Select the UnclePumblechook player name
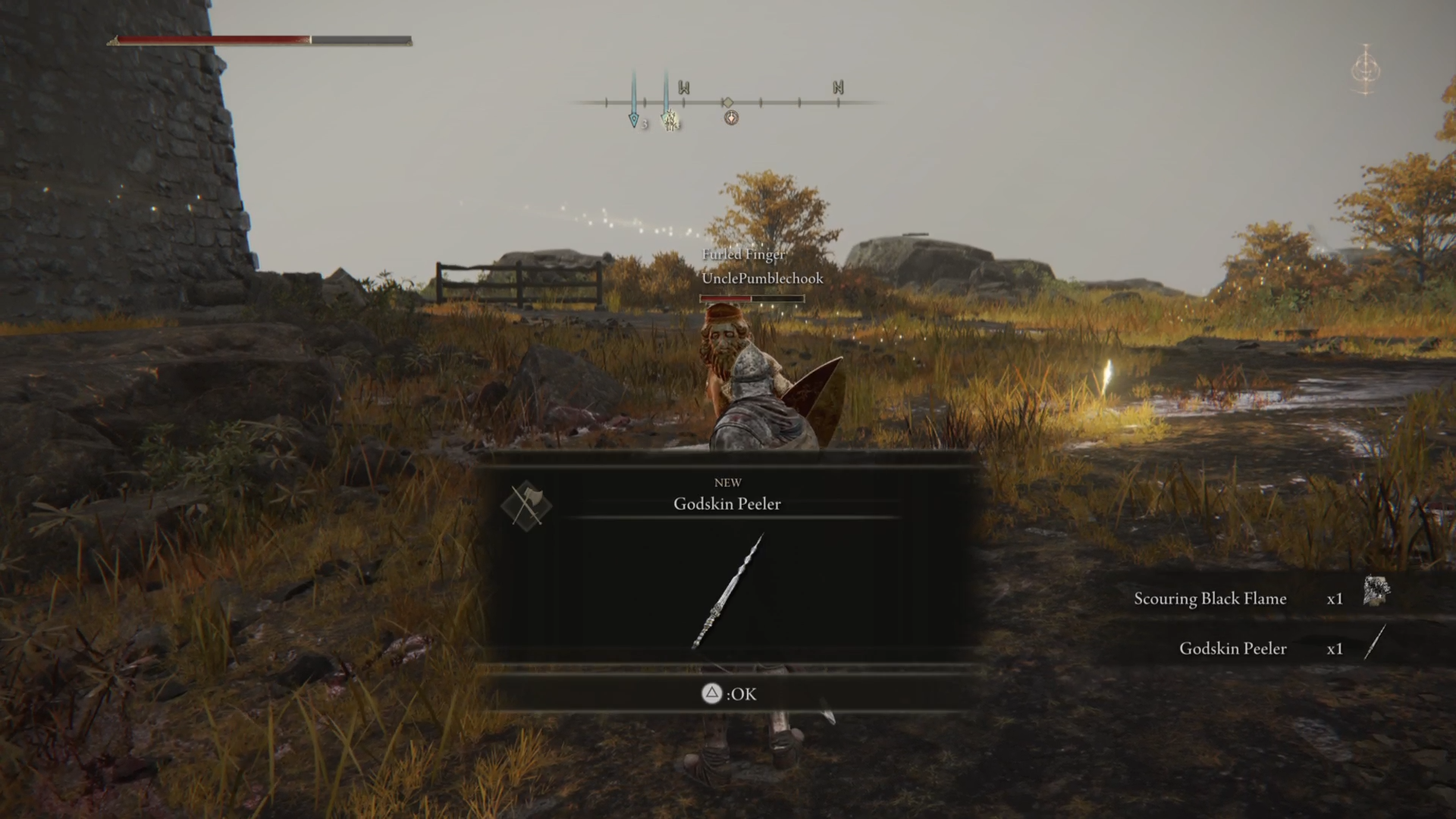The width and height of the screenshot is (1456, 819). tap(762, 278)
